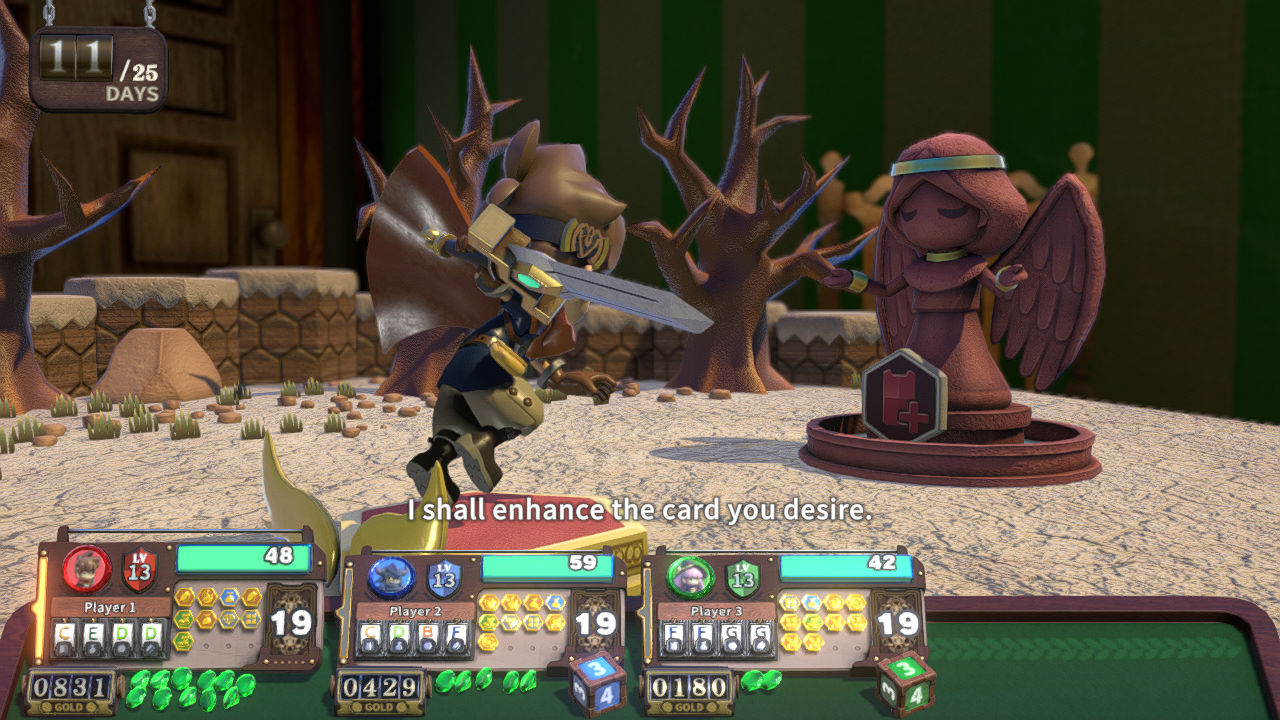The height and width of the screenshot is (720, 1280).
Task: Click the blue die beside Player 2's panel
Action: [598, 684]
